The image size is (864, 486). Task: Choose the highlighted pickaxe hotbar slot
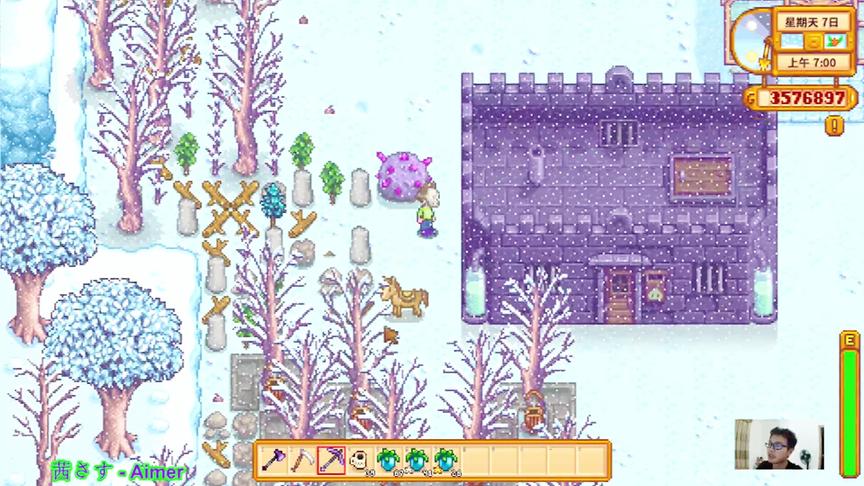pos(331,461)
